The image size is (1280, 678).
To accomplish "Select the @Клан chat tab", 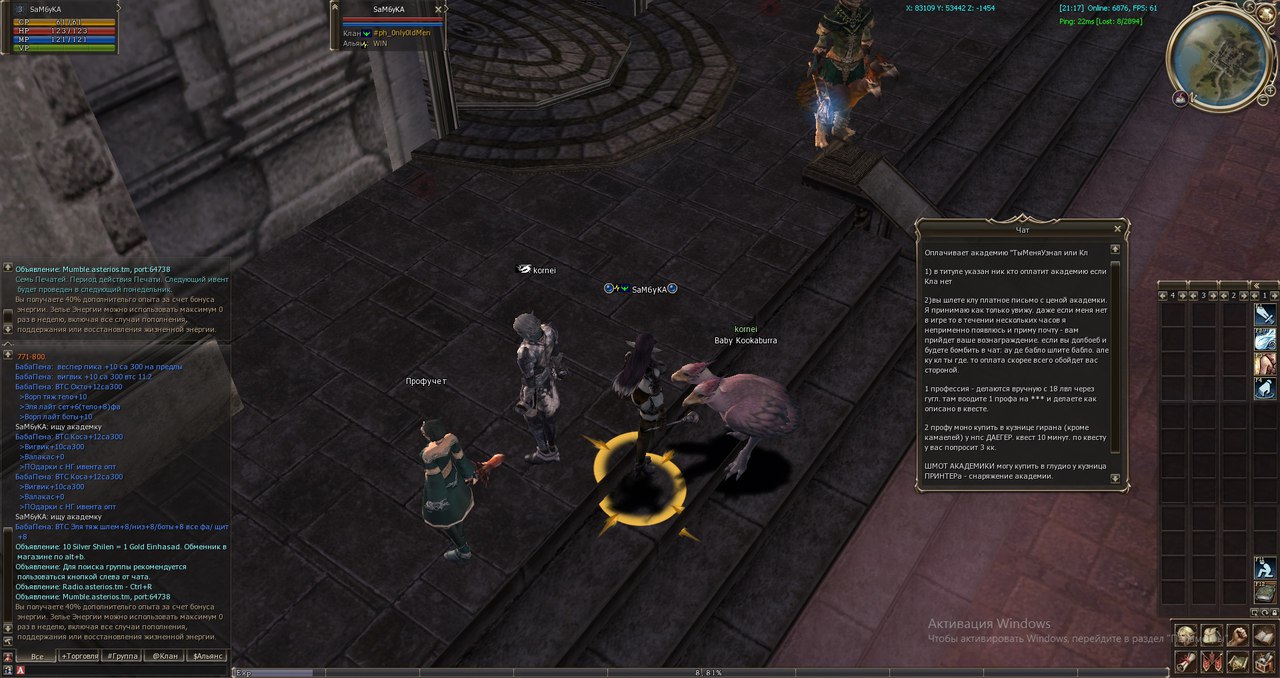I will pyautogui.click(x=164, y=656).
